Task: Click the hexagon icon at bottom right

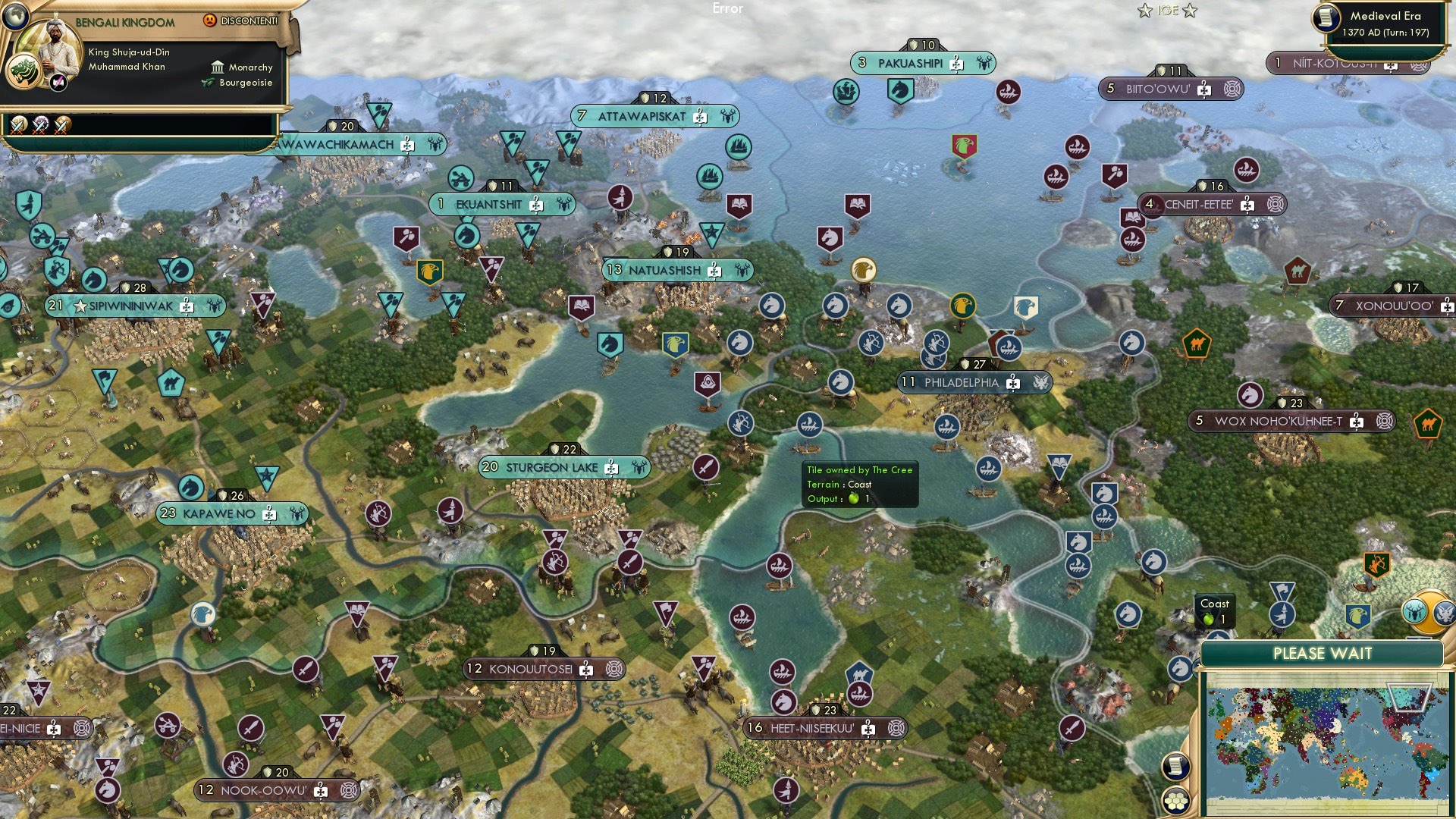Action: click(x=1175, y=802)
